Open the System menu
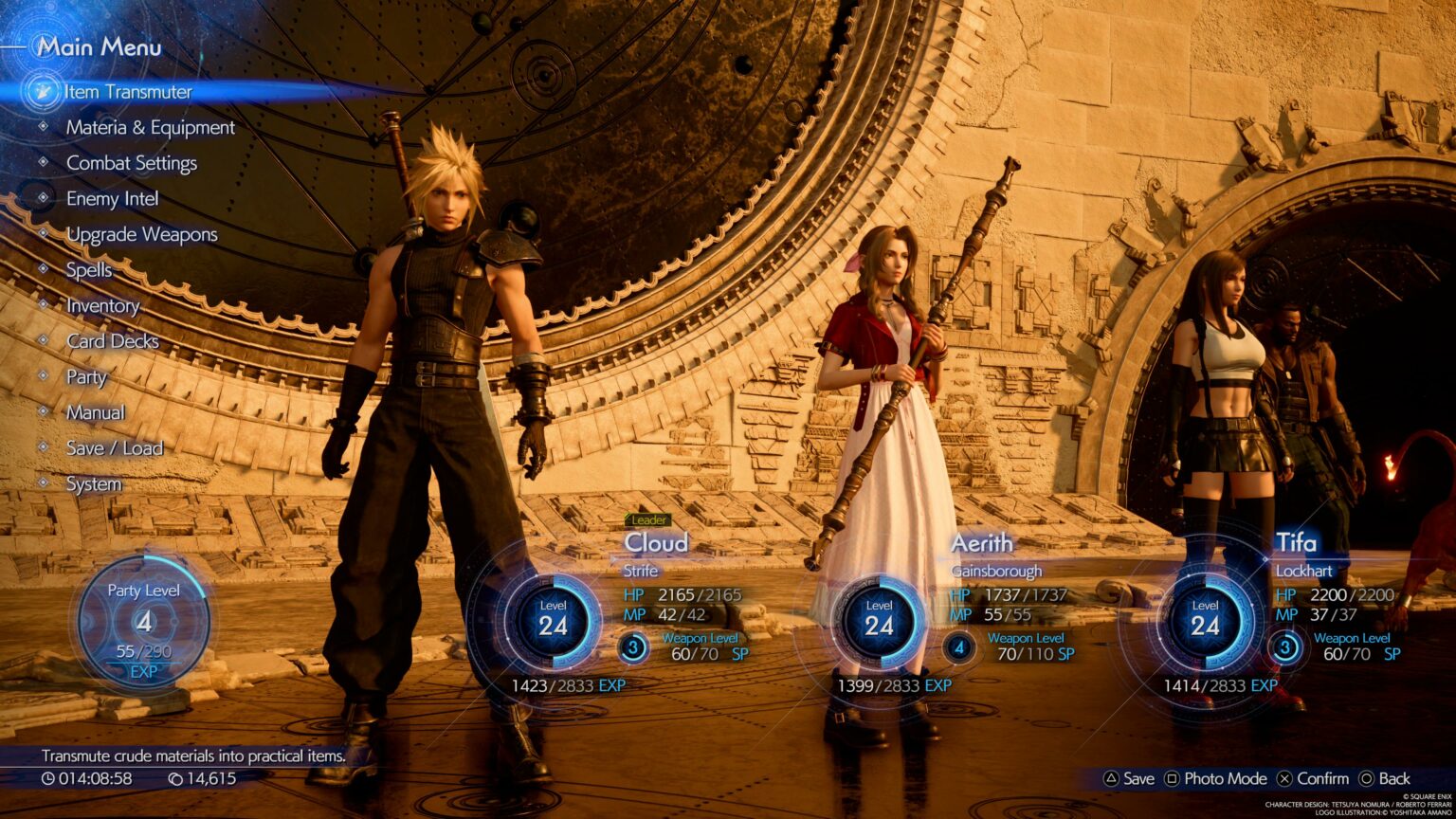Screen dimensions: 1456x819 93,483
